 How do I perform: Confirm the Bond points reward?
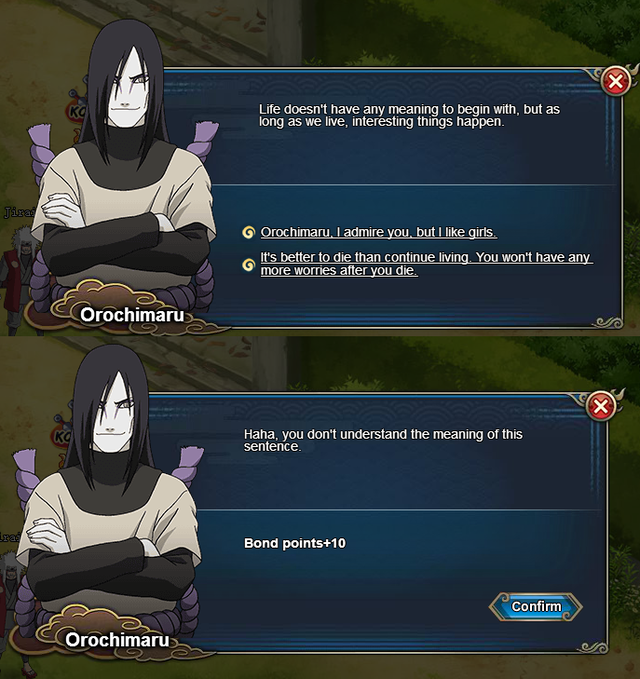[x=536, y=606]
